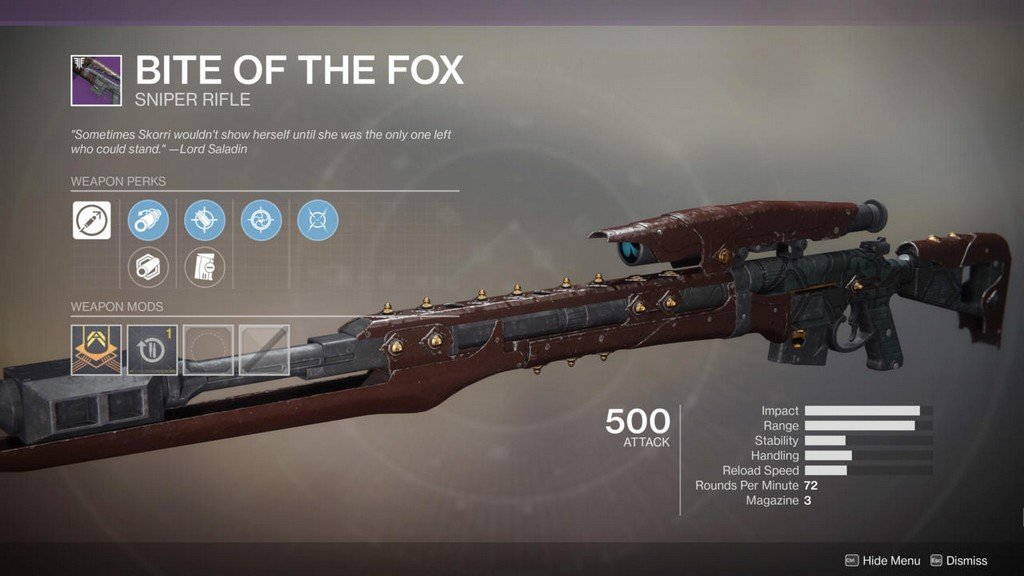This screenshot has width=1024, height=576.
Task: Click the Bite of the Fox weapon thumbnail
Action: click(96, 81)
